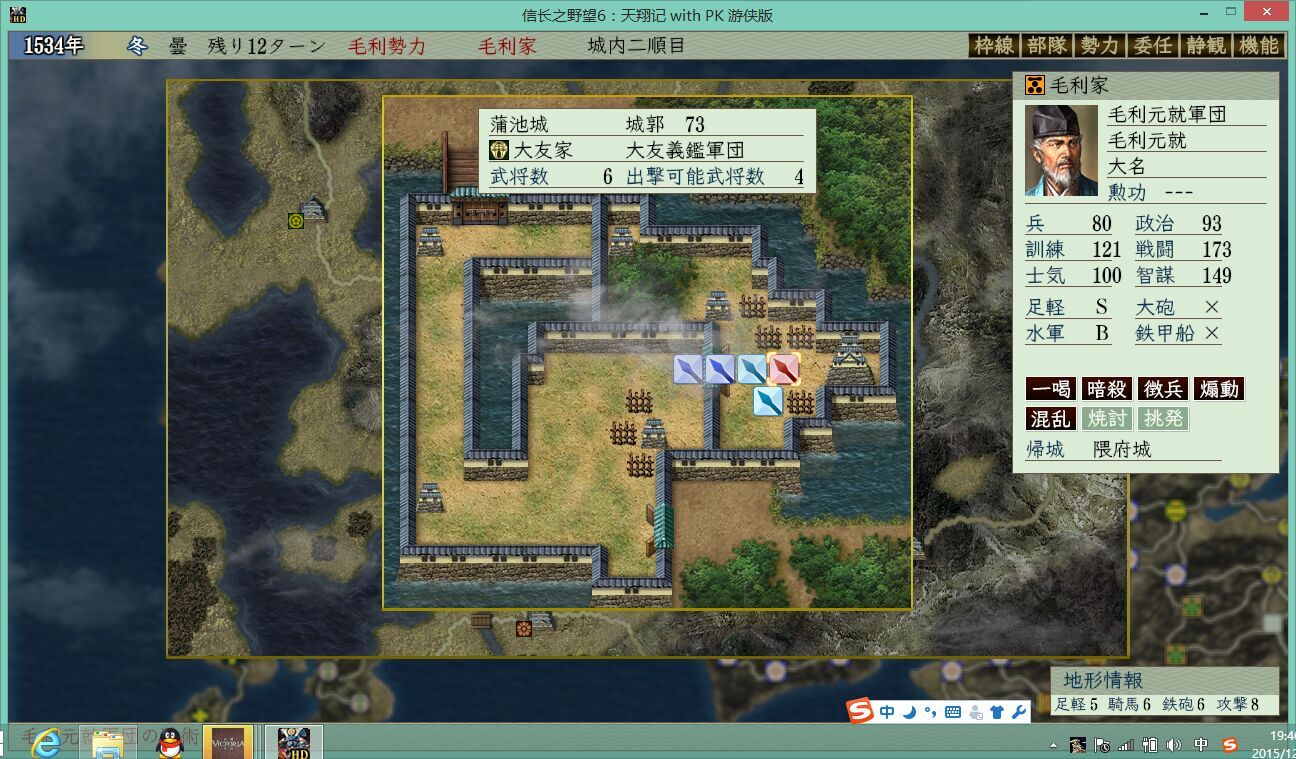
Task: Click Mōri Motonari's portrait
Action: click(1061, 150)
